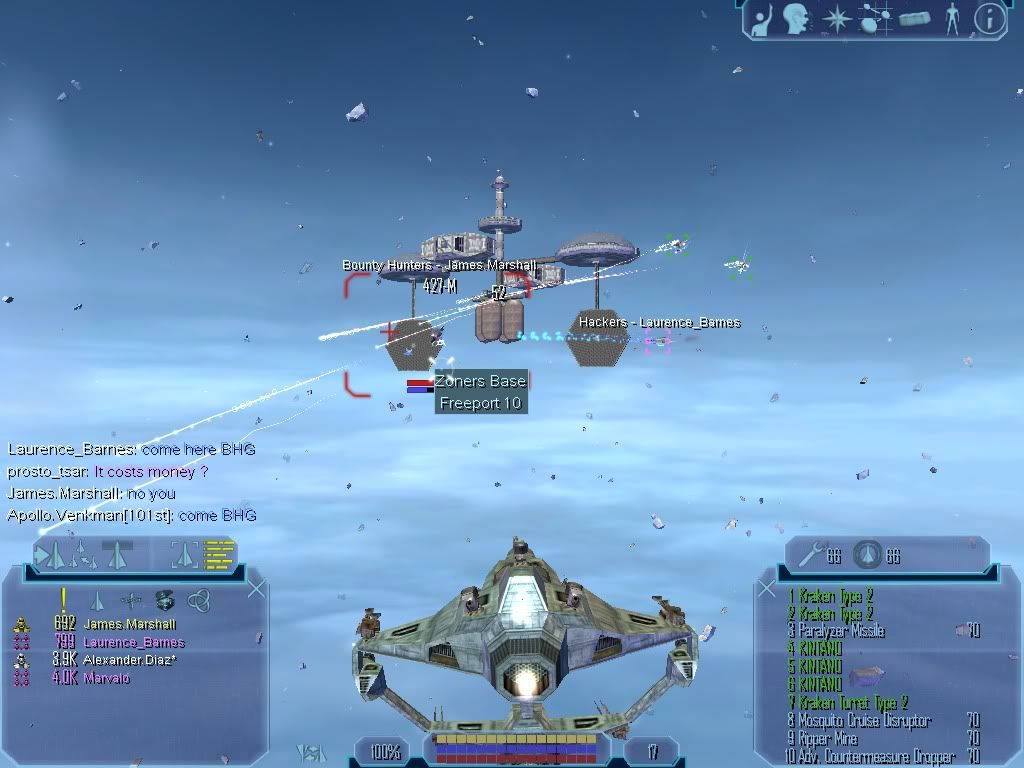Screen dimensions: 1024x768
Task: Open the navigation map icon
Action: [x=875, y=19]
